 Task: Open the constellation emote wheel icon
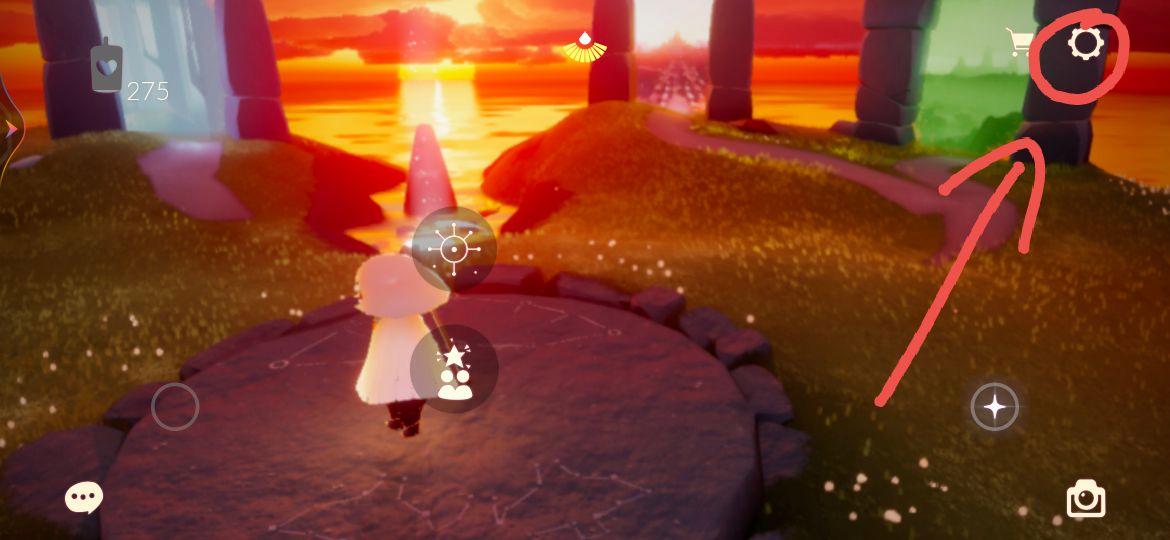[x=454, y=248]
